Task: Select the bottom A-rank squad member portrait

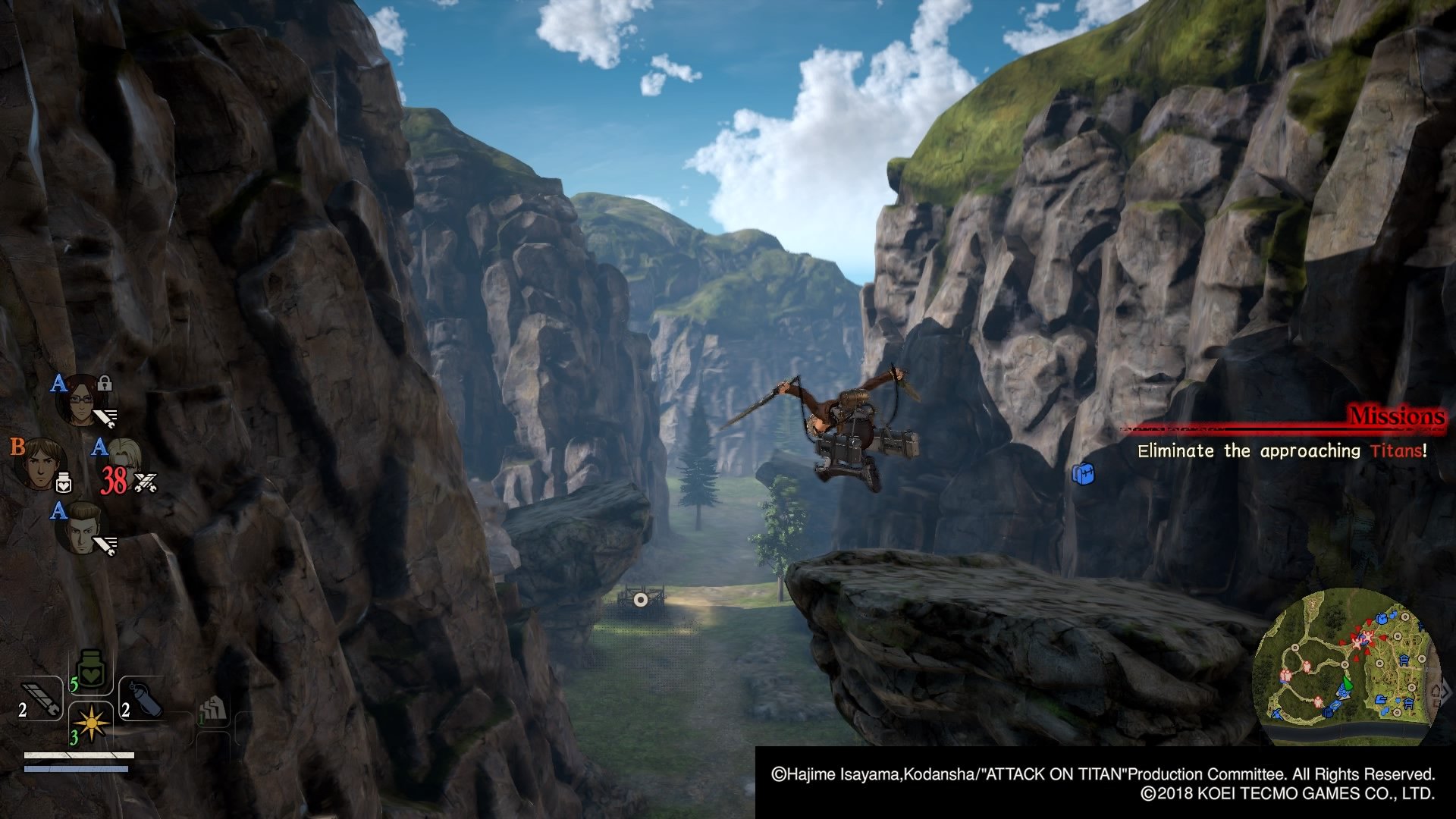Action: (81, 526)
